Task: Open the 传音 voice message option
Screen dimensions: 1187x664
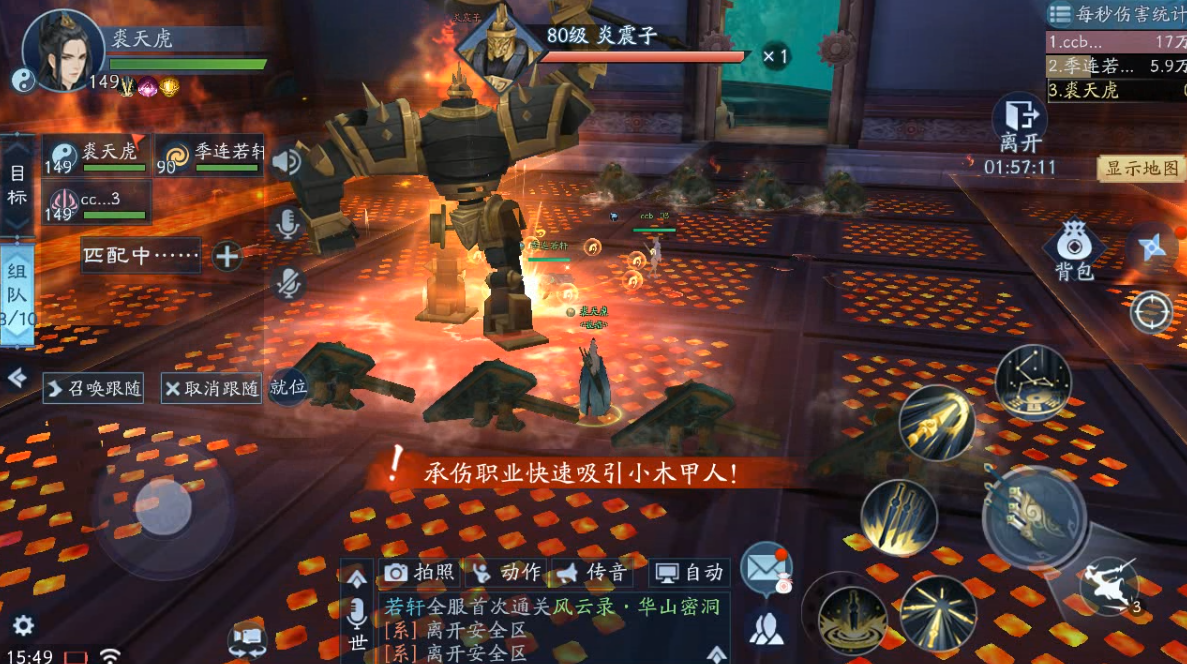Action: point(592,572)
